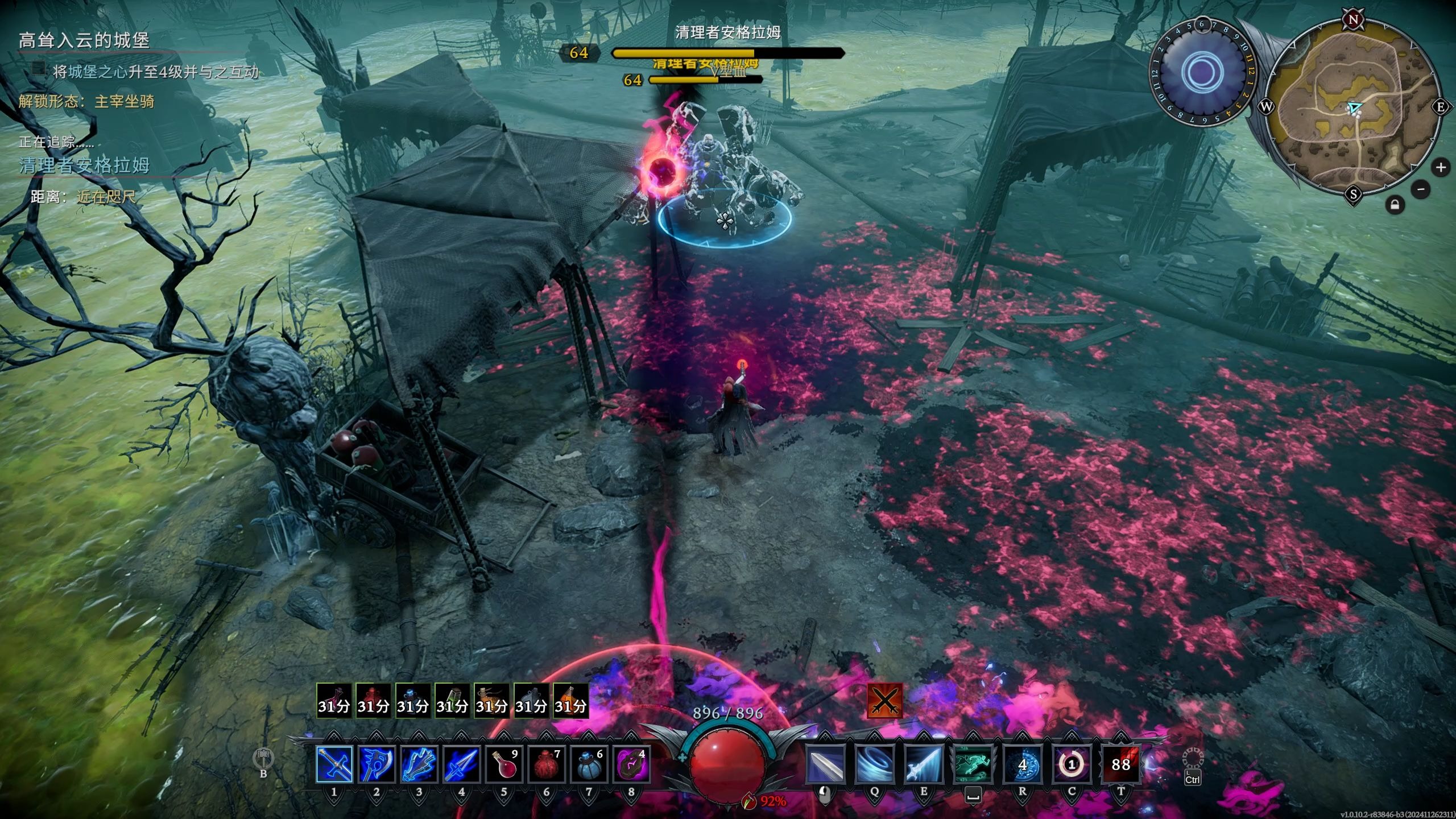
Task: Zoom in the minimap with plus button
Action: tap(1441, 168)
